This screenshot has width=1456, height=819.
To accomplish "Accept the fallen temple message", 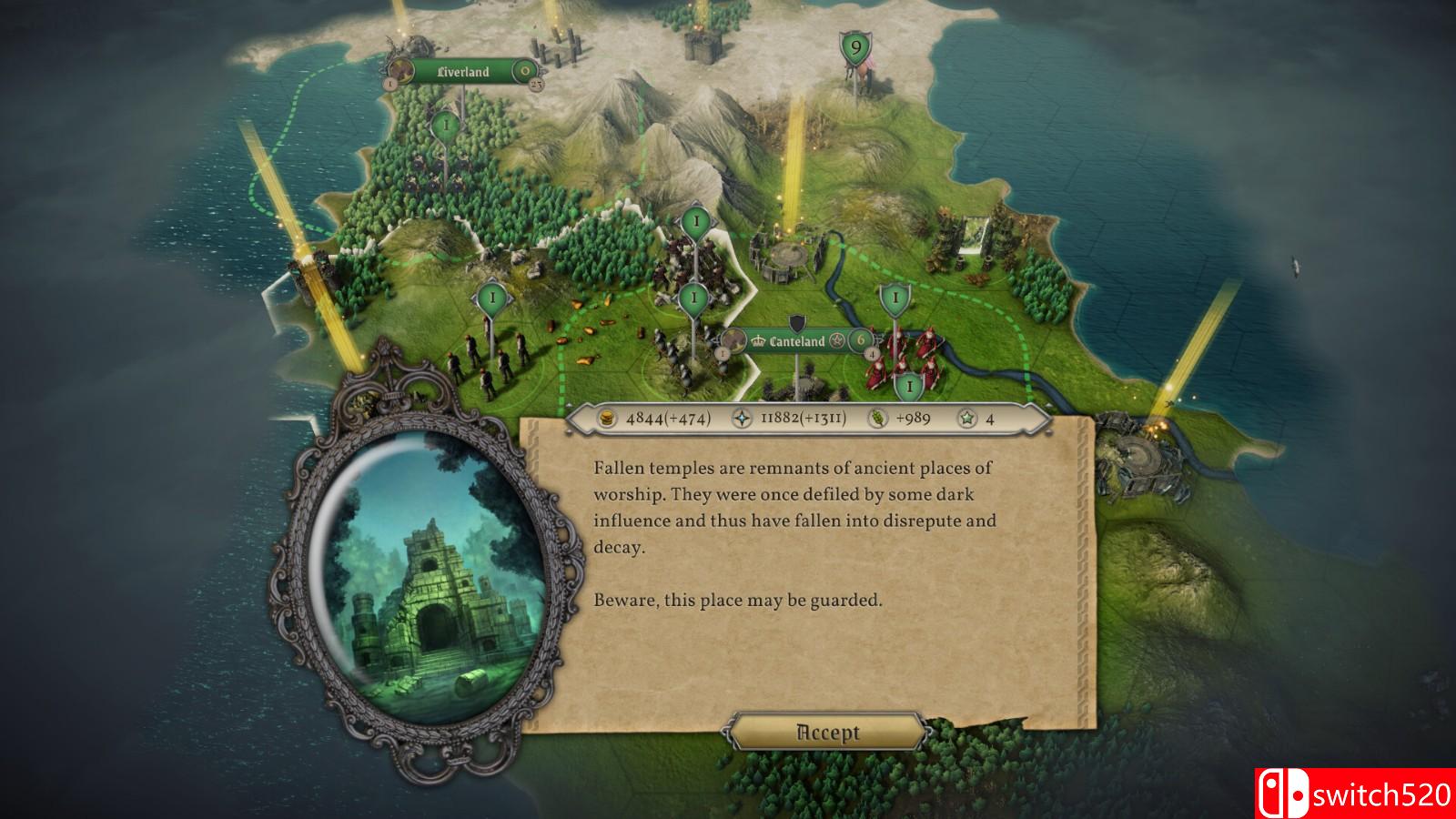I will click(x=827, y=733).
